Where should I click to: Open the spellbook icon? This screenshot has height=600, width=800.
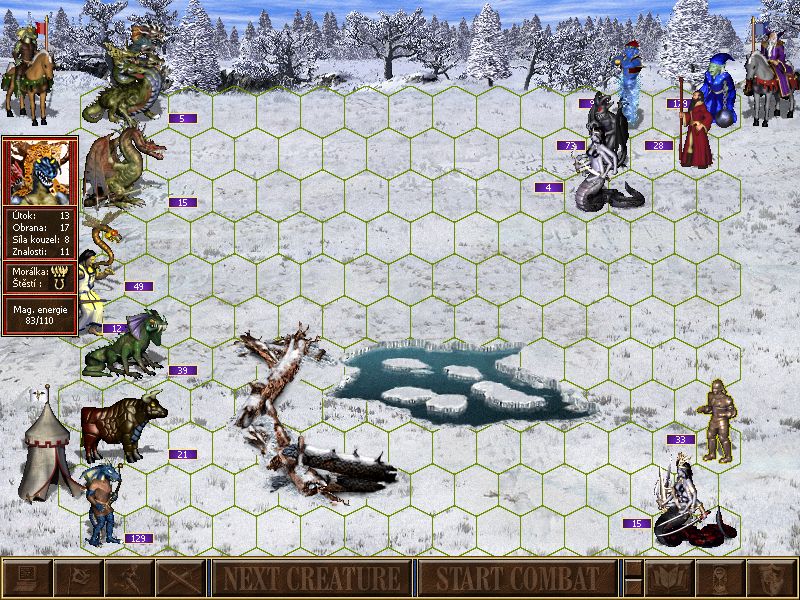click(x=670, y=578)
